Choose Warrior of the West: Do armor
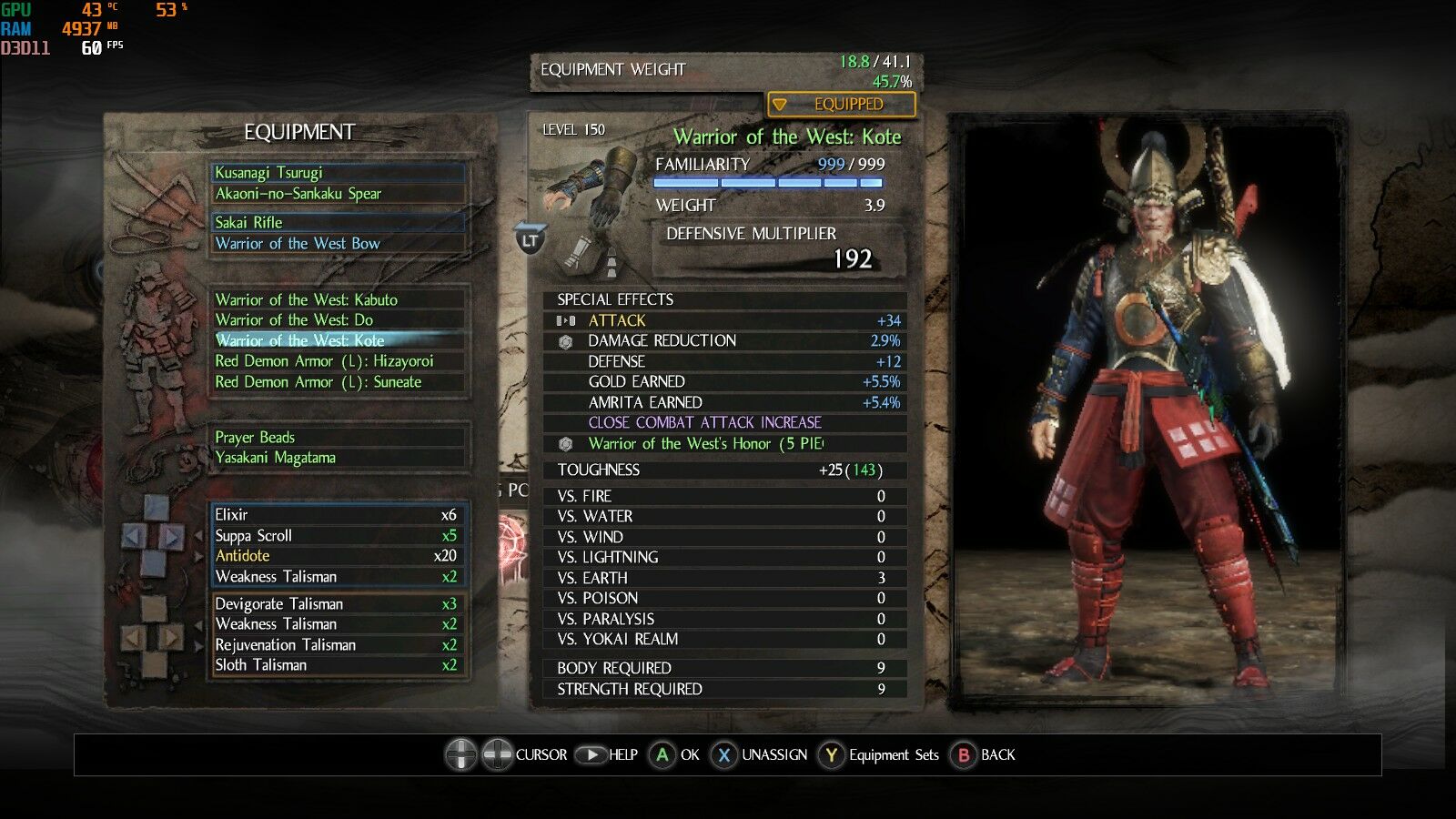The height and width of the screenshot is (819, 1456). (337, 320)
